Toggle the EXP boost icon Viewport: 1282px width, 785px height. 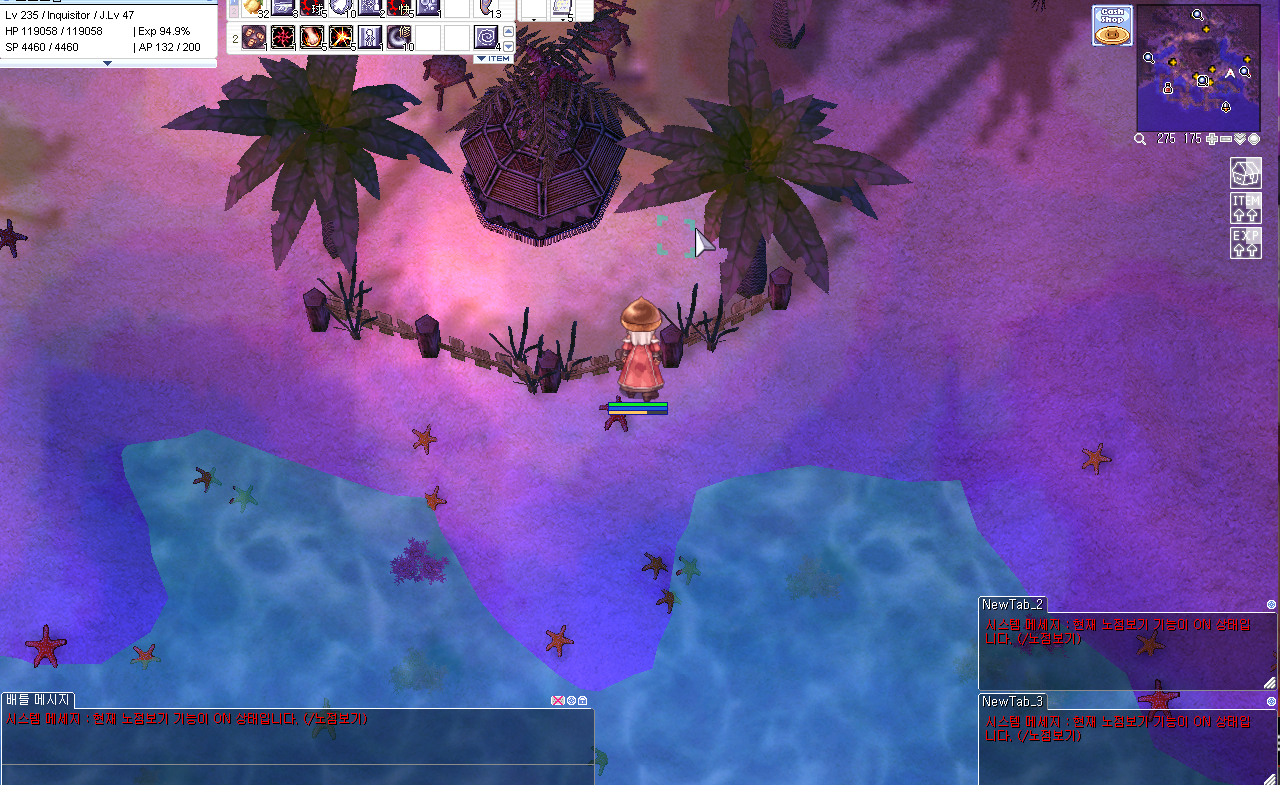(x=1245, y=243)
